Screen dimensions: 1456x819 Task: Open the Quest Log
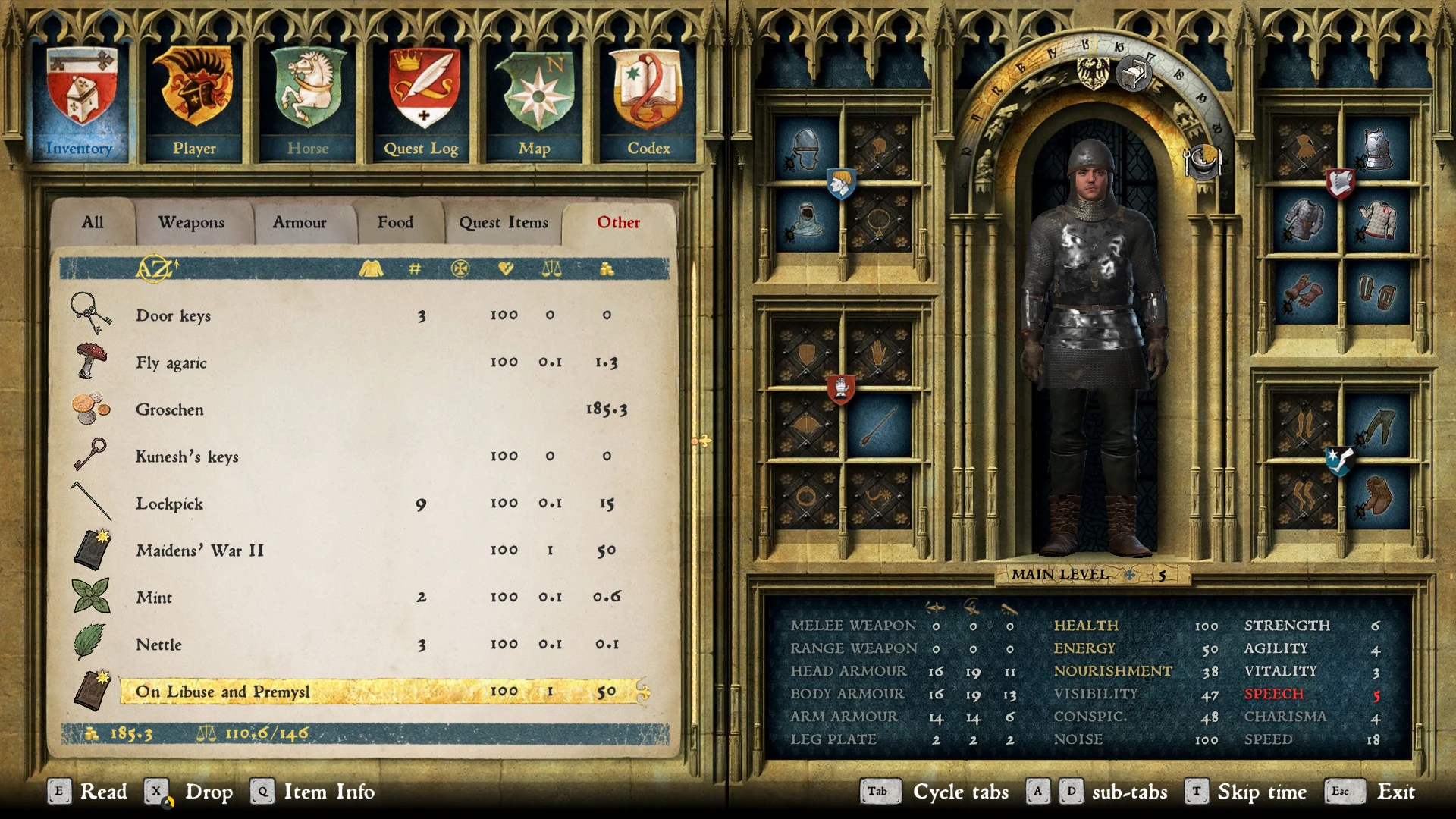click(x=422, y=102)
